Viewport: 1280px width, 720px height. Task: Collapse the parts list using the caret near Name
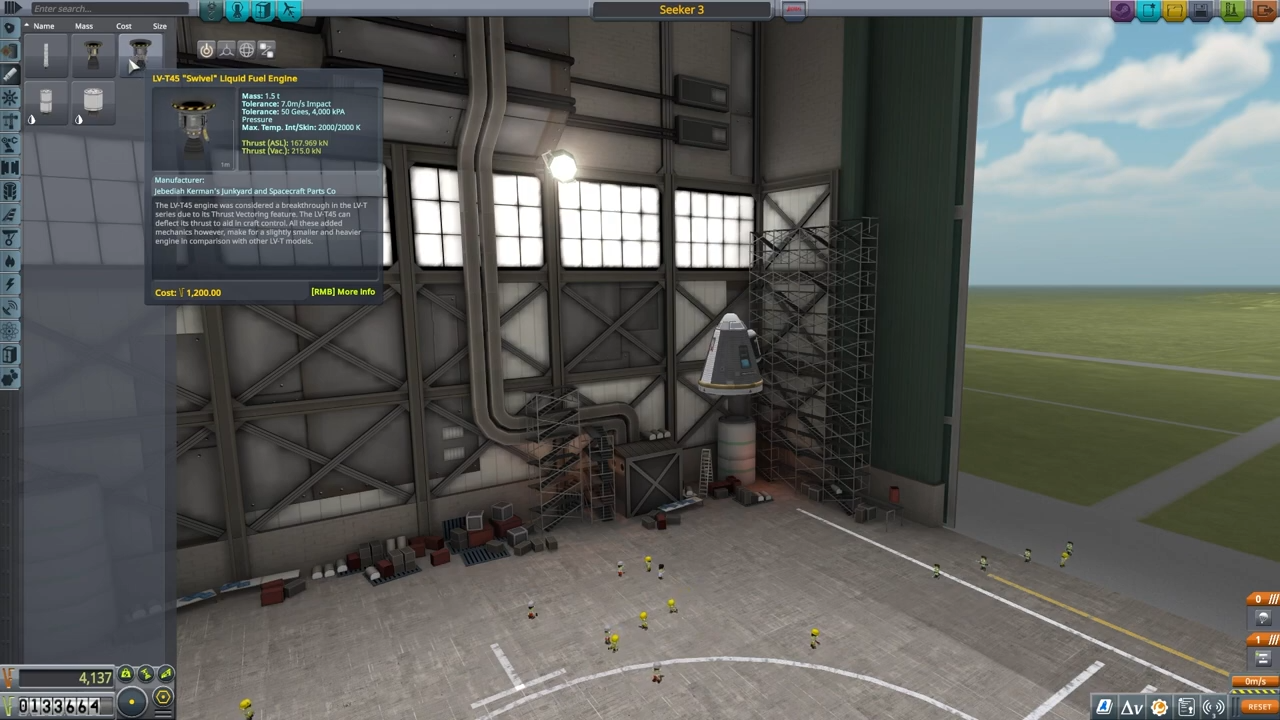pyautogui.click(x=27, y=26)
